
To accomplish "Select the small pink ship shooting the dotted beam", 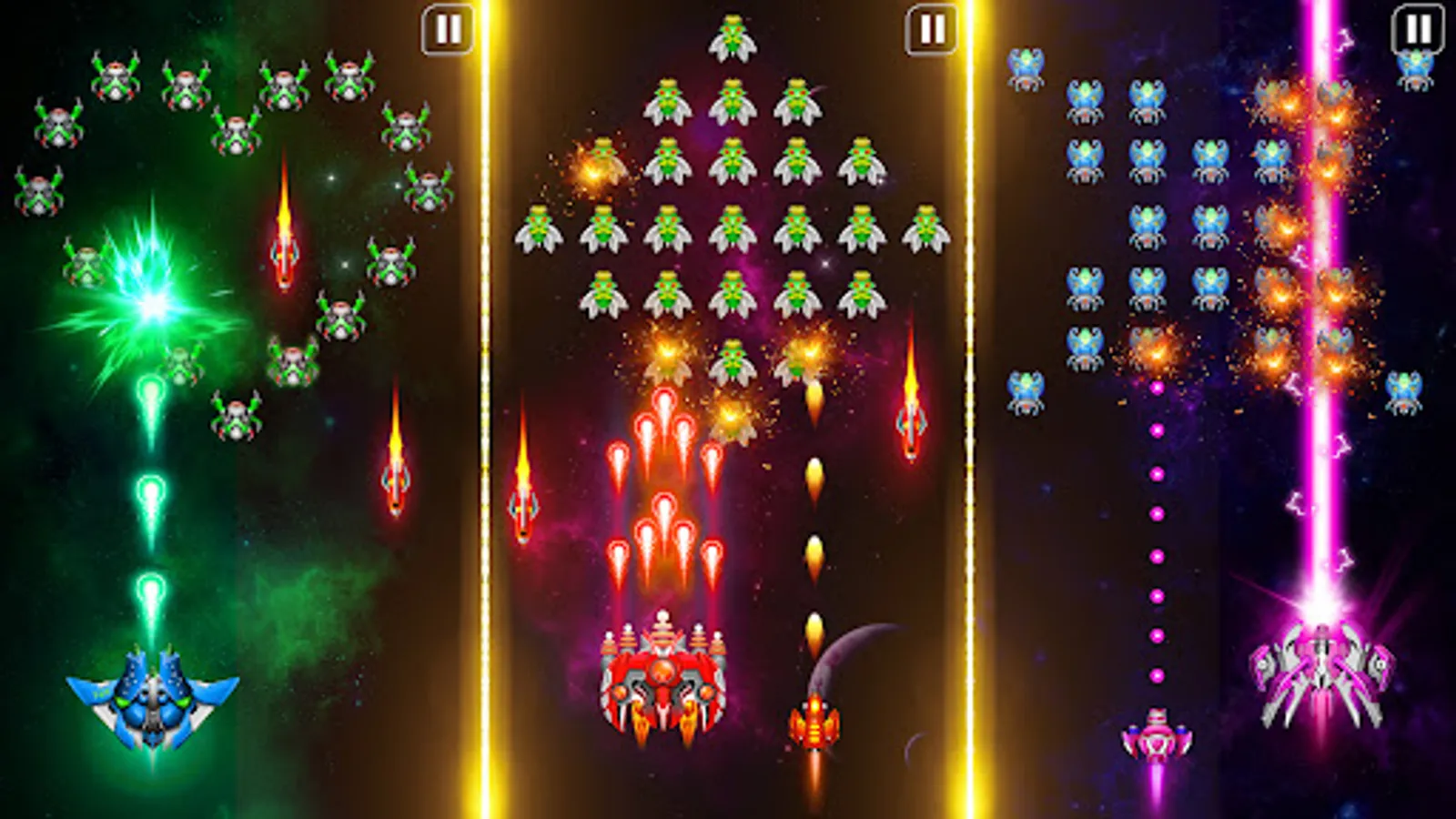I will tap(1159, 737).
